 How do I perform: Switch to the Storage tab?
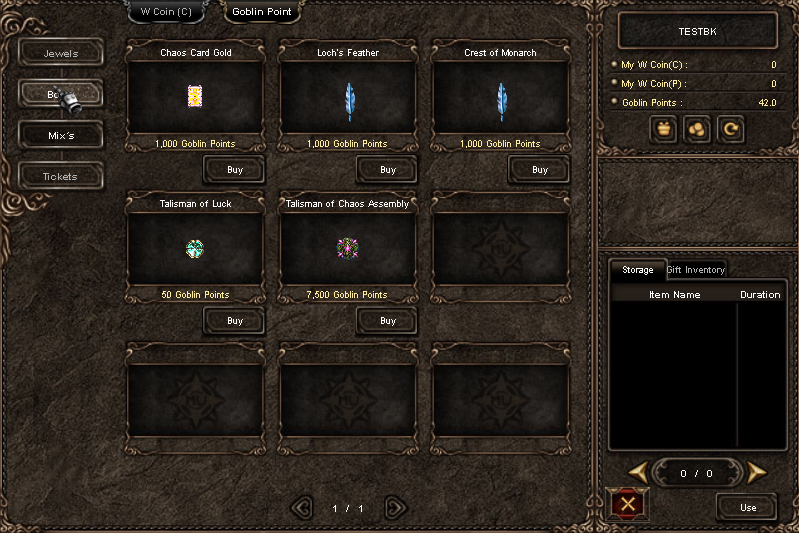tap(637, 270)
